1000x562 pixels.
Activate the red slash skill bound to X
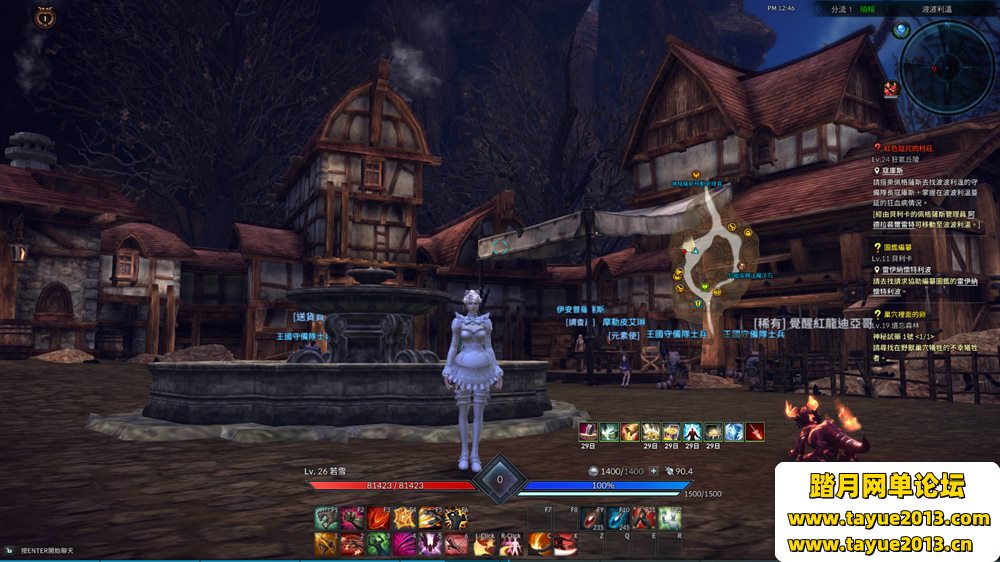click(x=566, y=543)
